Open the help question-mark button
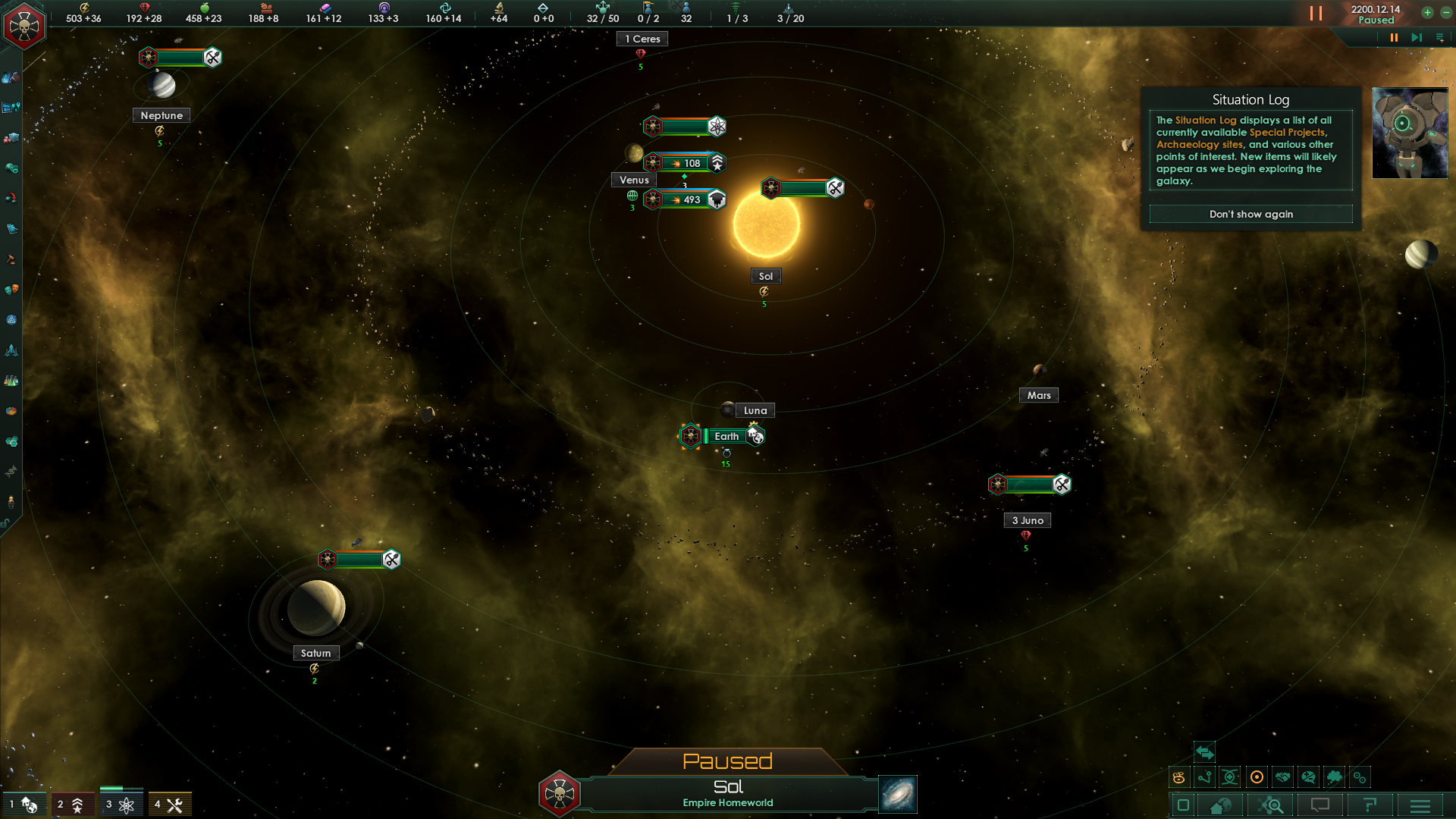Screen dimensions: 1456x819 [1370, 805]
